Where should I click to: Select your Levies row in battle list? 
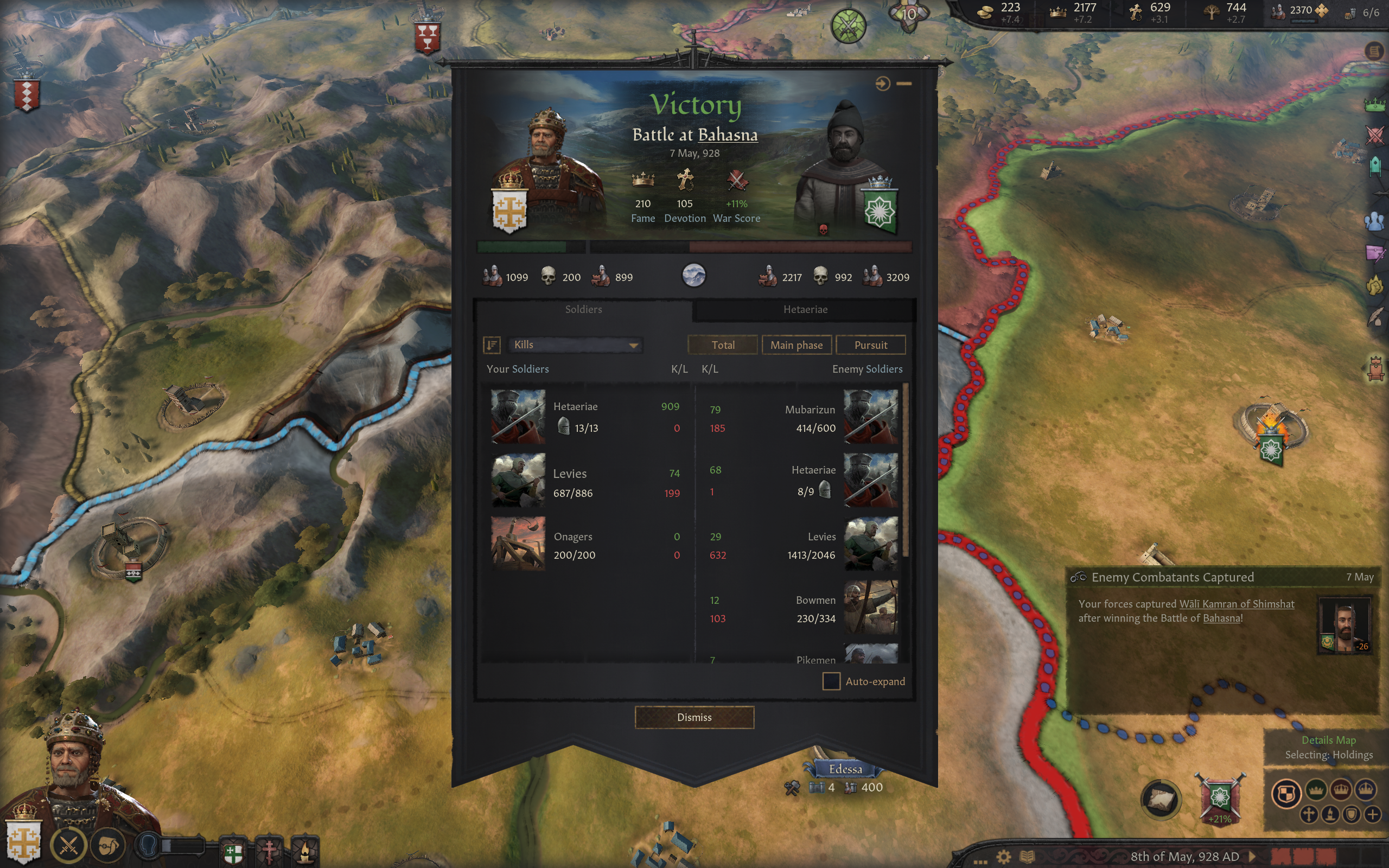pos(585,481)
